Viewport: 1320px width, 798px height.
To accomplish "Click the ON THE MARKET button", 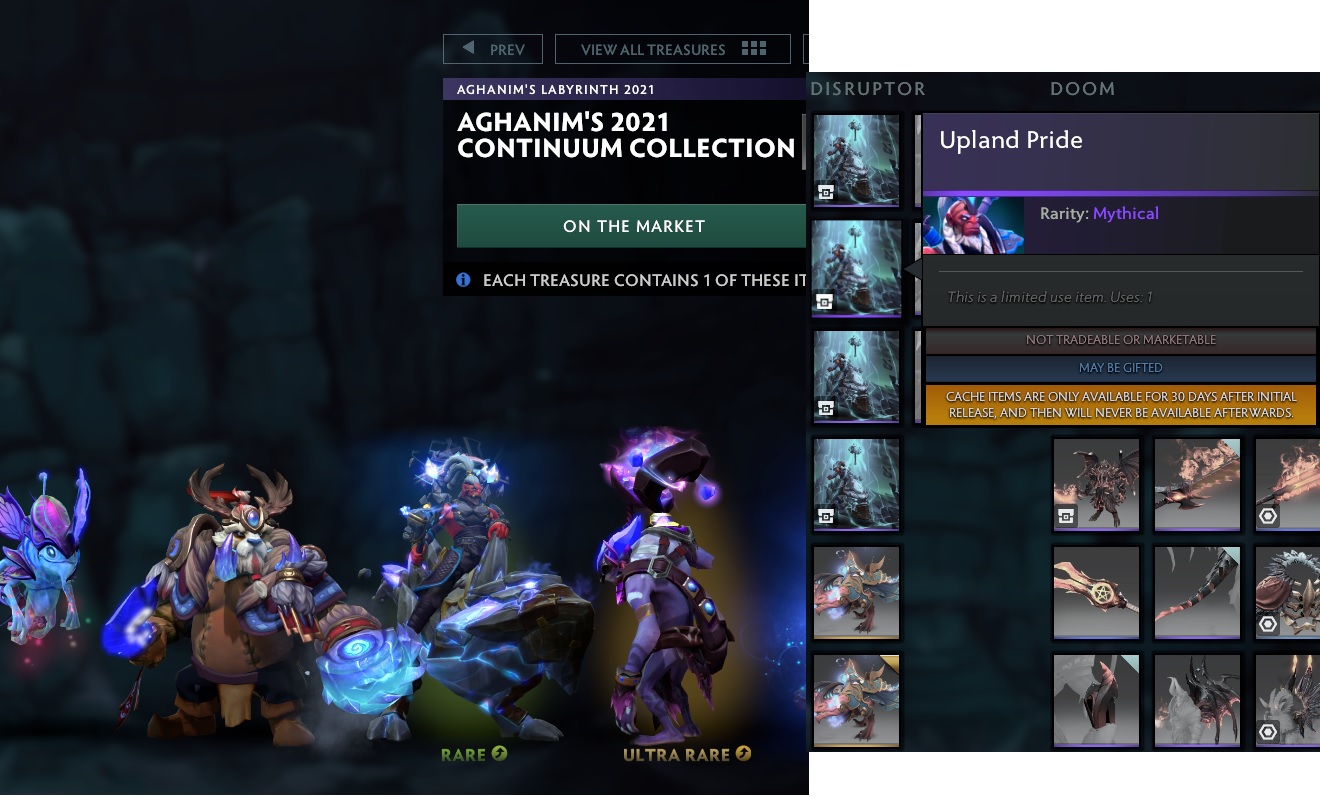I will click(631, 226).
